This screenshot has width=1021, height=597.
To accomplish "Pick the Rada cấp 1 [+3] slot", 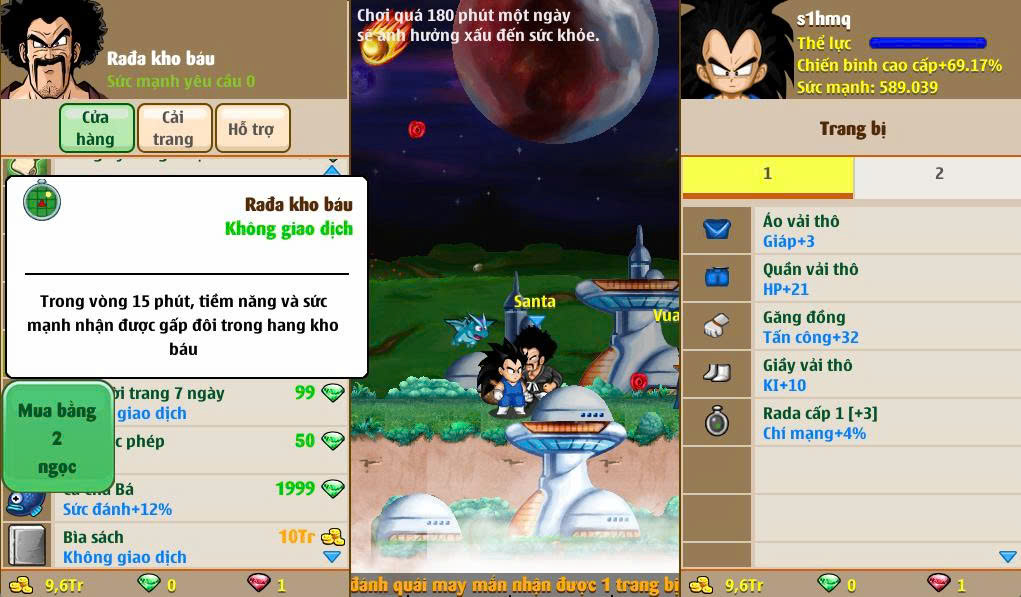I will pos(850,422).
